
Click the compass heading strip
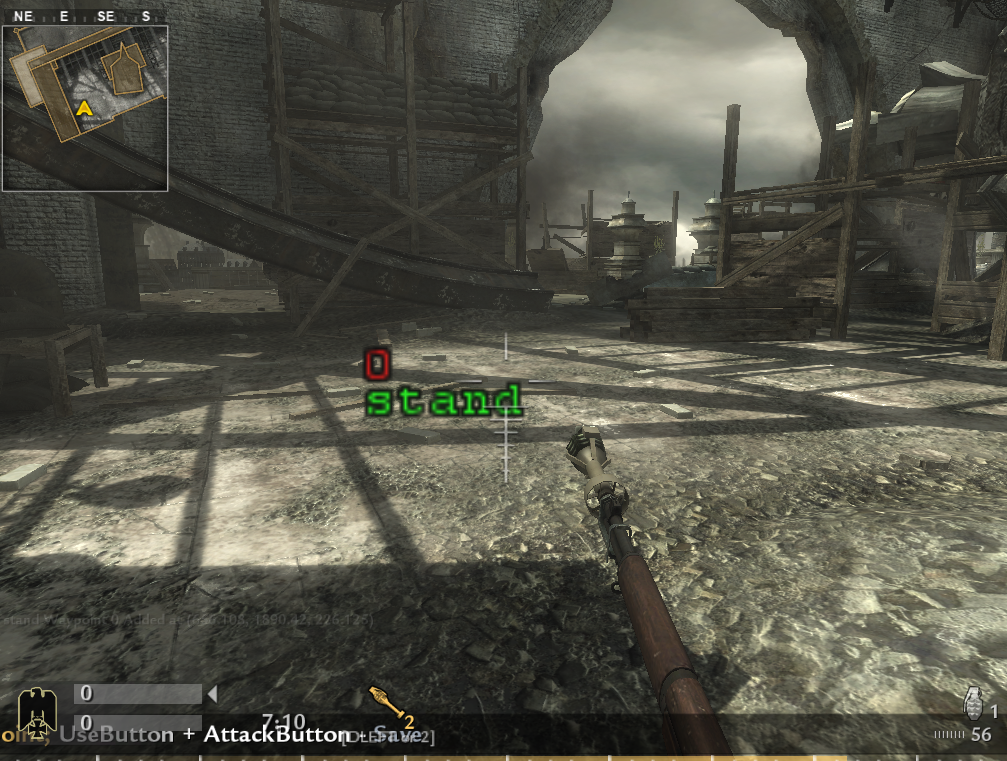[84, 16]
